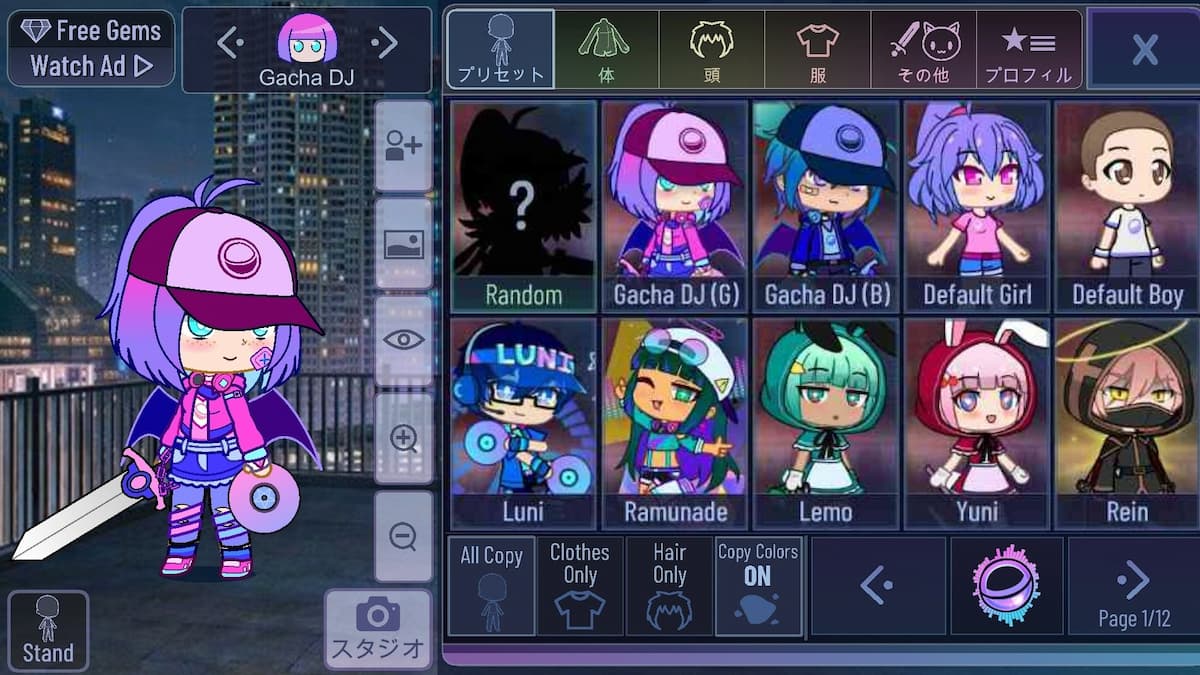Change pose with the Stand button
The height and width of the screenshot is (675, 1200).
(x=48, y=630)
